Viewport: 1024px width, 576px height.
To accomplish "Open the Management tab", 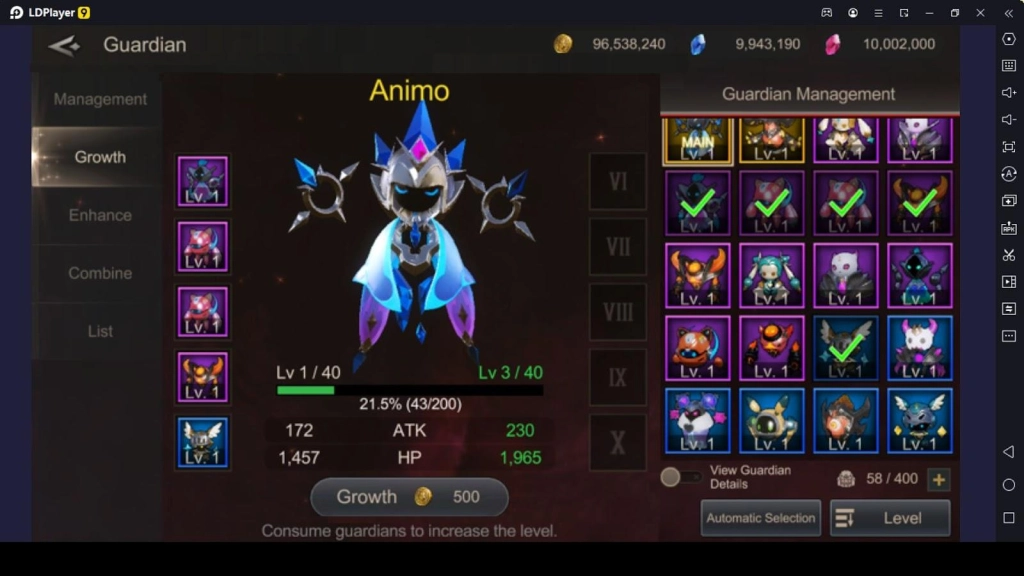I will [x=99, y=99].
